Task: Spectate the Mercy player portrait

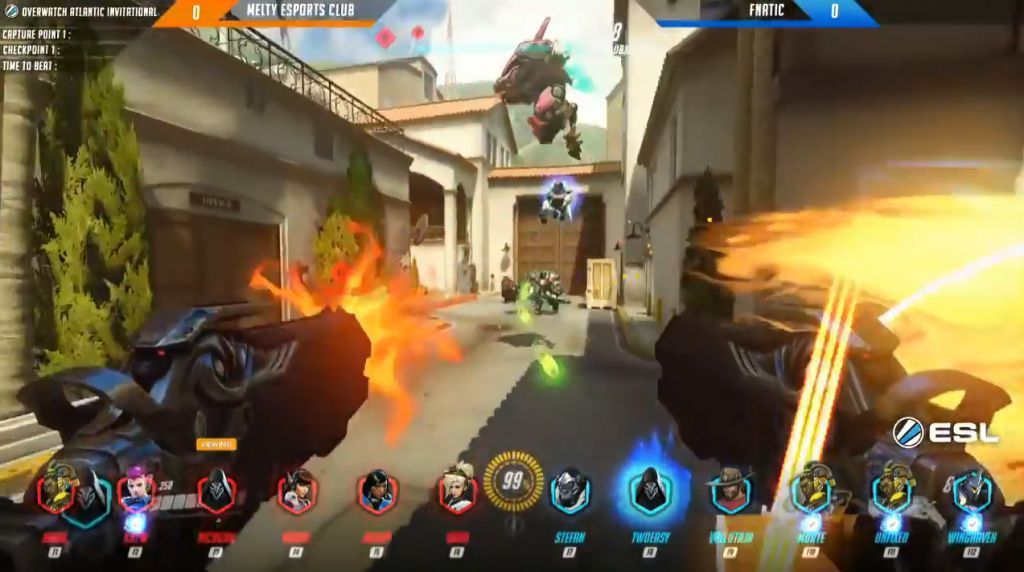Action: pos(457,492)
